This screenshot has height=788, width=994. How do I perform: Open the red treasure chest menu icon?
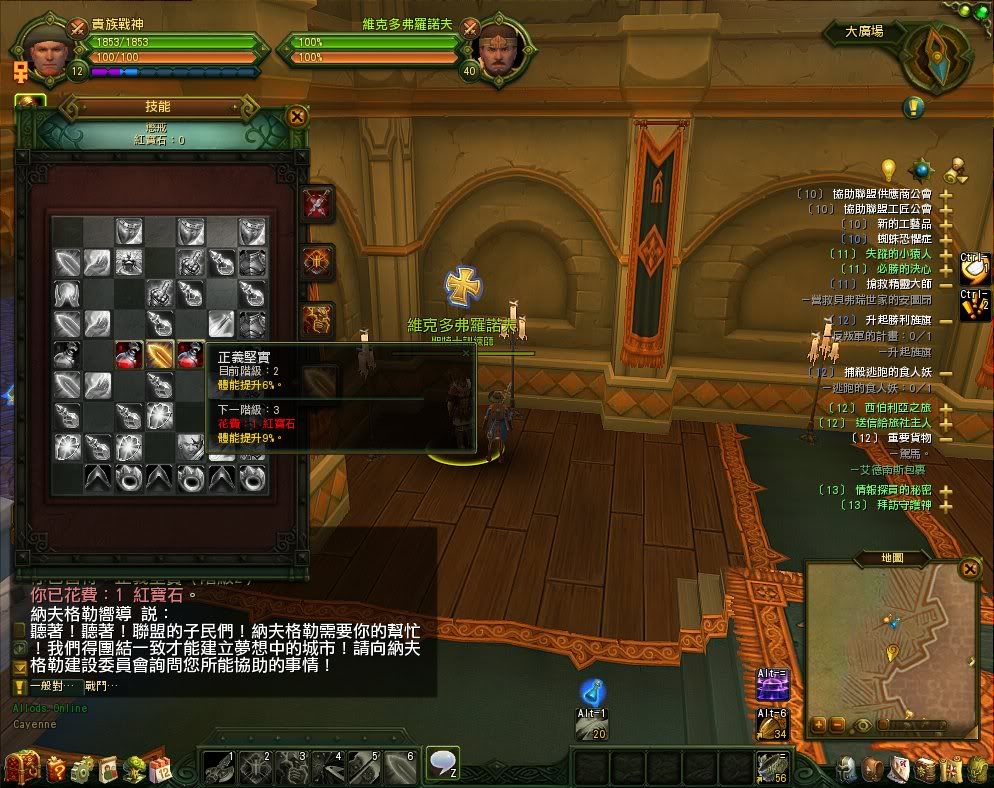pyautogui.click(x=19, y=769)
